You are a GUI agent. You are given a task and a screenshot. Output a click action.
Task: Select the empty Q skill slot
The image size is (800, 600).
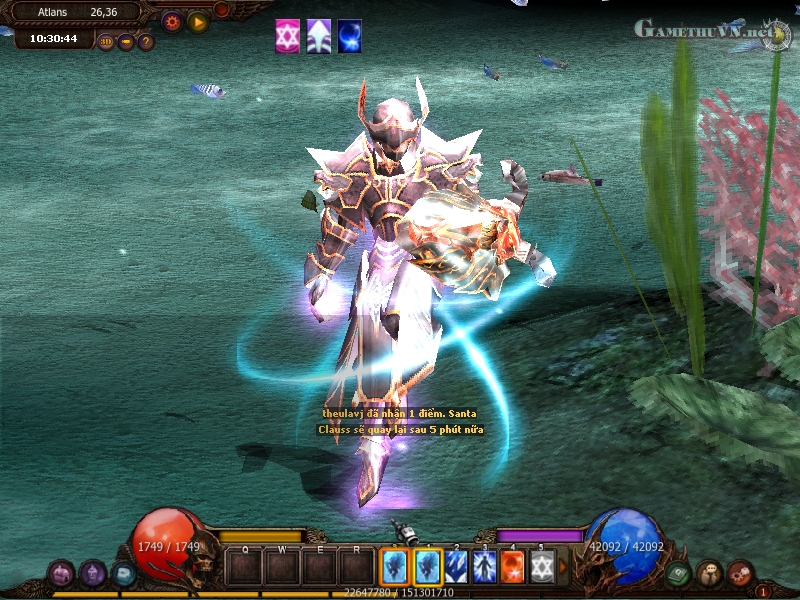(x=245, y=567)
